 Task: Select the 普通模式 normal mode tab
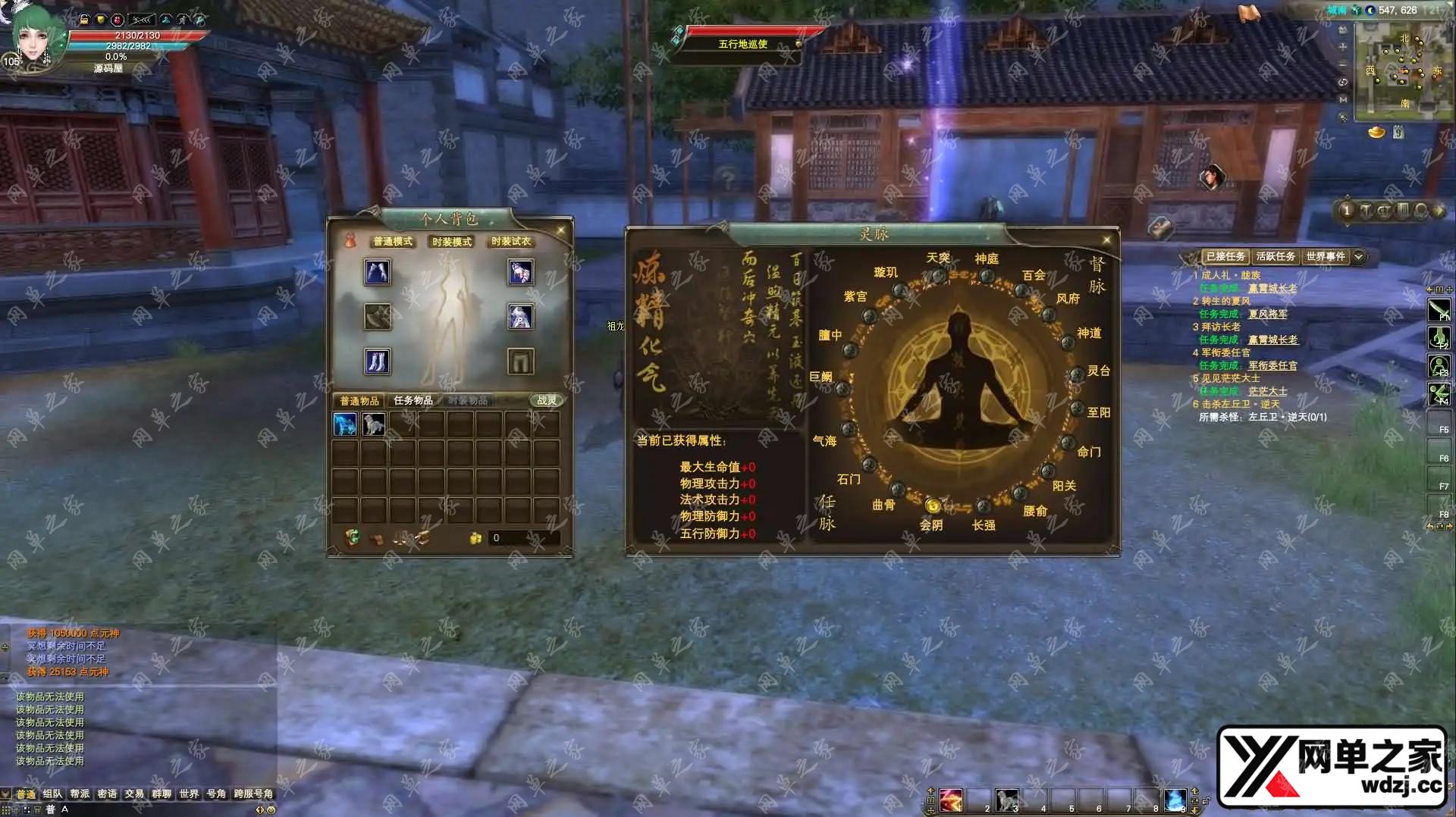[x=393, y=242]
